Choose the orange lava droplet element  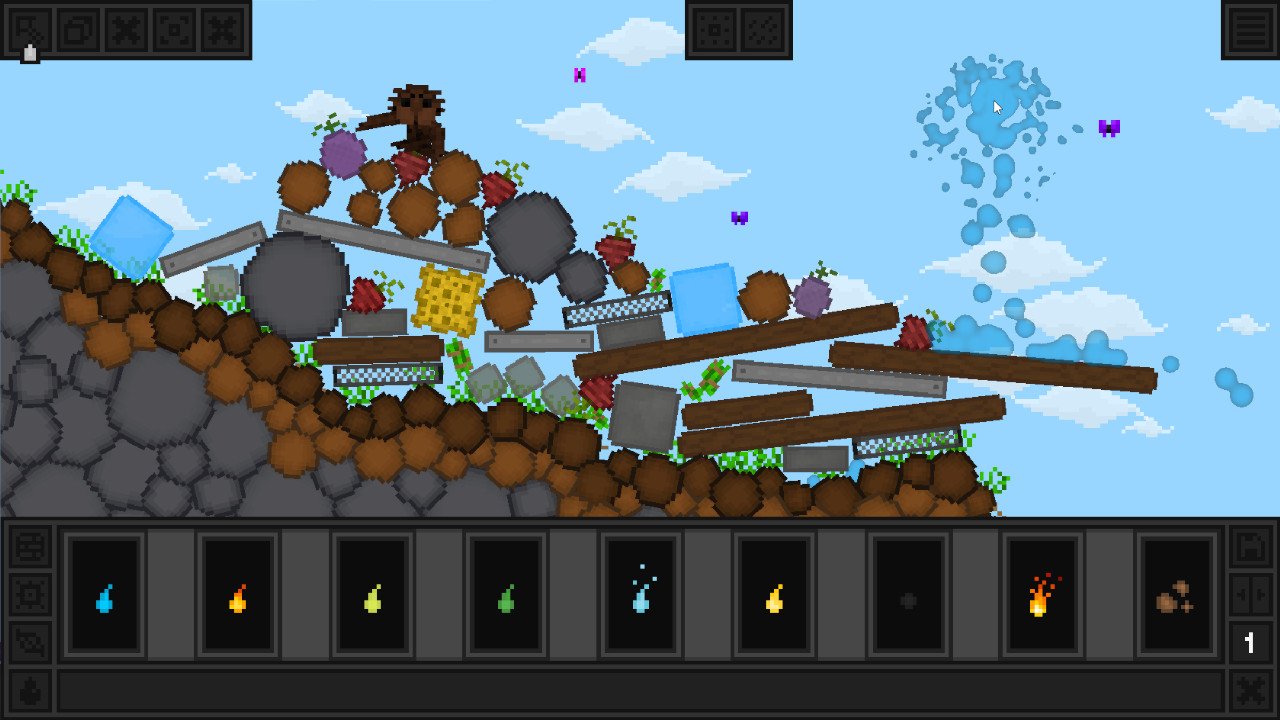coord(238,598)
